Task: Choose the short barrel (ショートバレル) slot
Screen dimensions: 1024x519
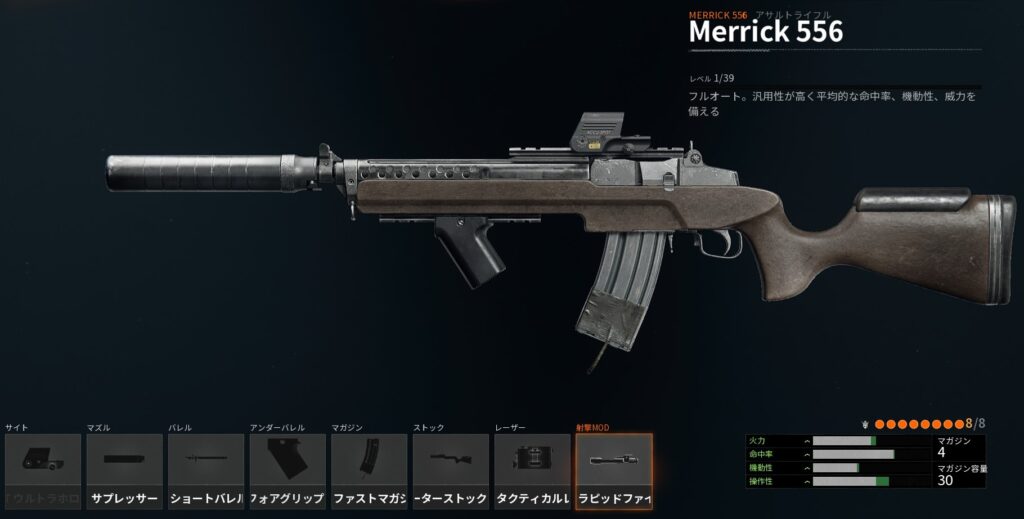Action: [x=206, y=471]
